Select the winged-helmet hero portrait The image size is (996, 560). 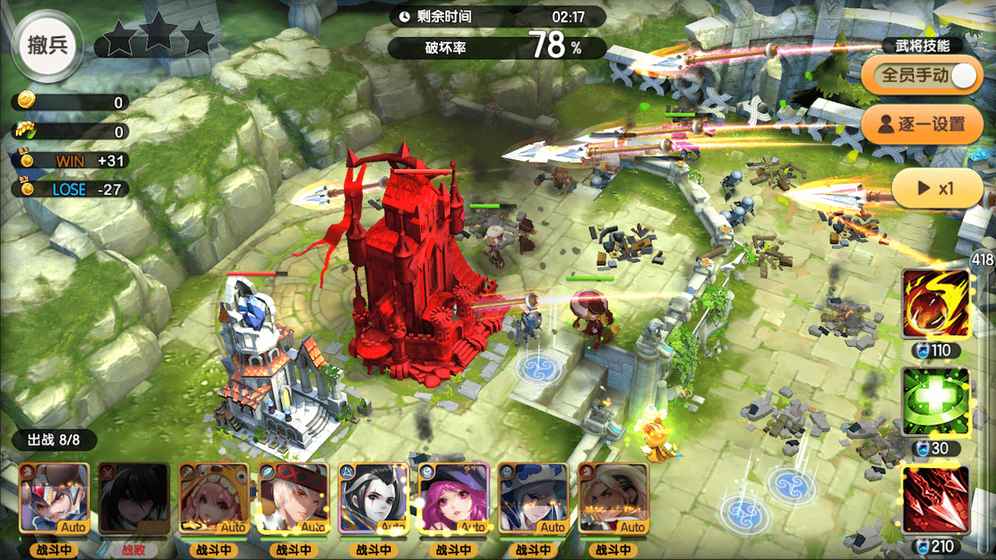pyautogui.click(x=54, y=498)
